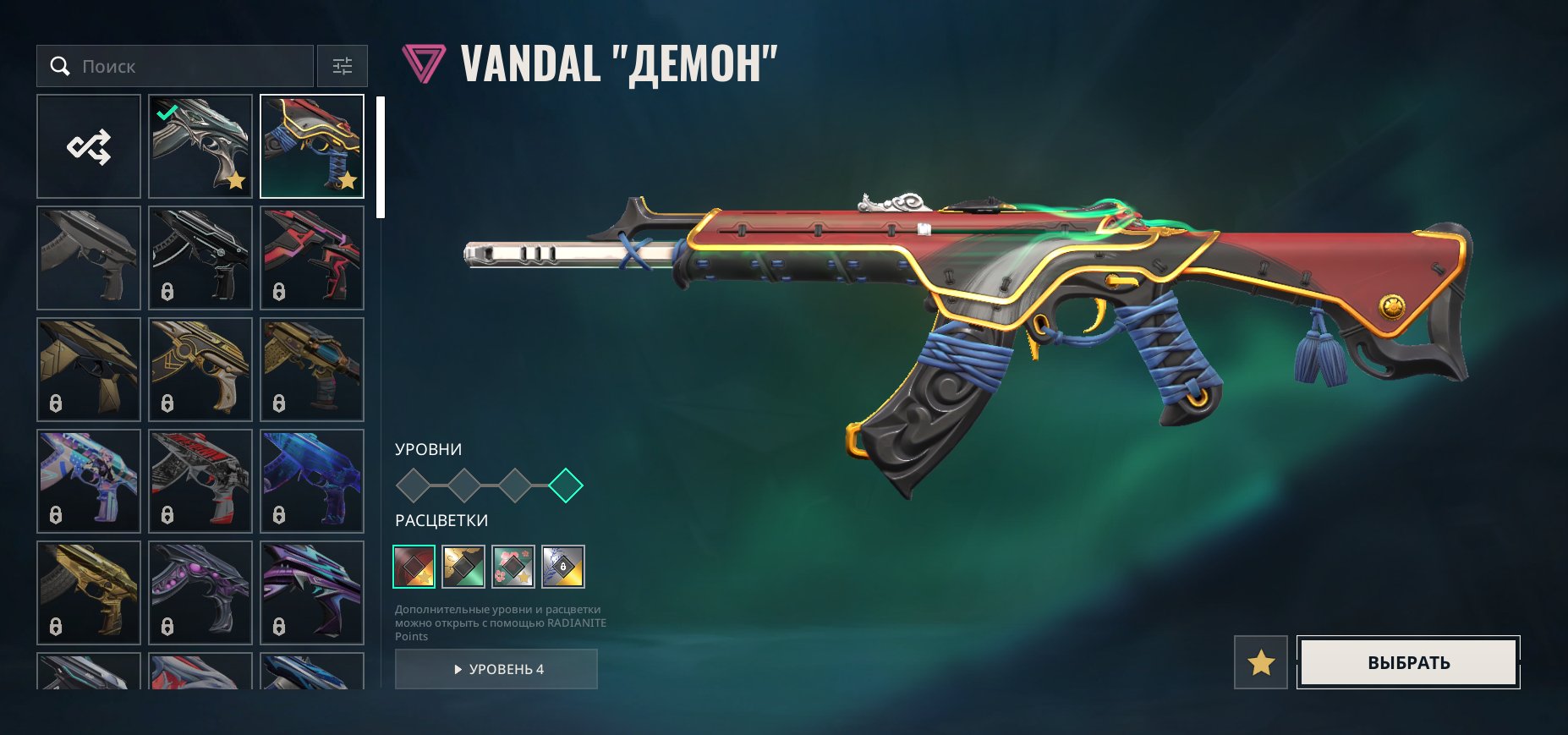The image size is (1568, 735).
Task: Select the locked solid gold Vandal skin
Action: point(89,593)
